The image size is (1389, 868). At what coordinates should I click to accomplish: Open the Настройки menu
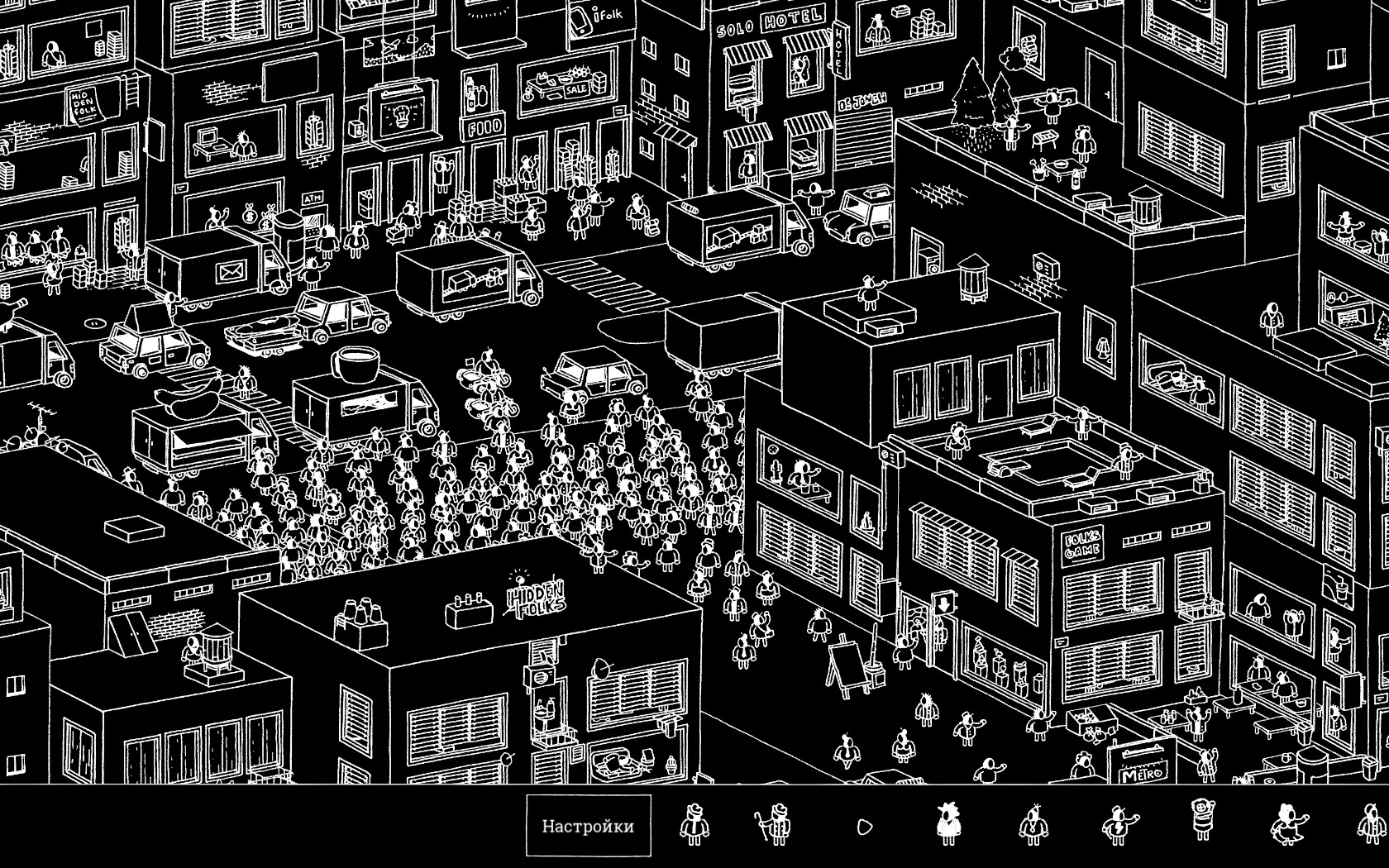(589, 823)
